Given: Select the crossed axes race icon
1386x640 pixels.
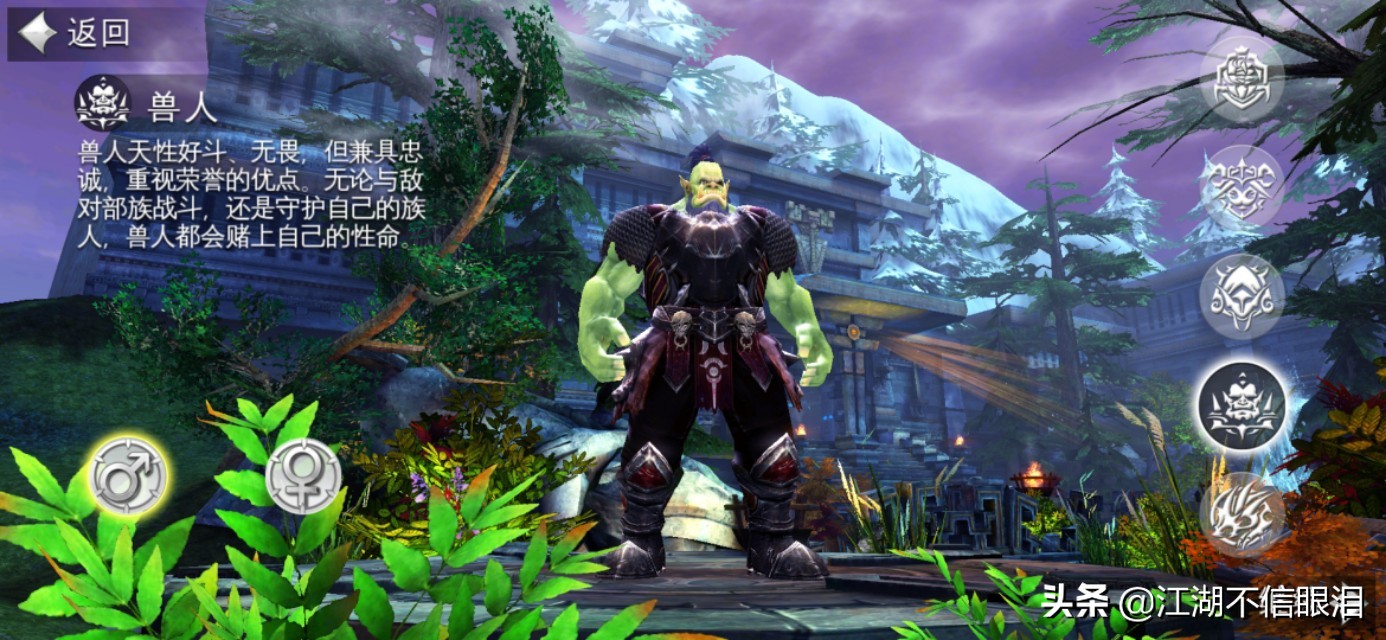Looking at the screenshot, I should pos(1241,187).
